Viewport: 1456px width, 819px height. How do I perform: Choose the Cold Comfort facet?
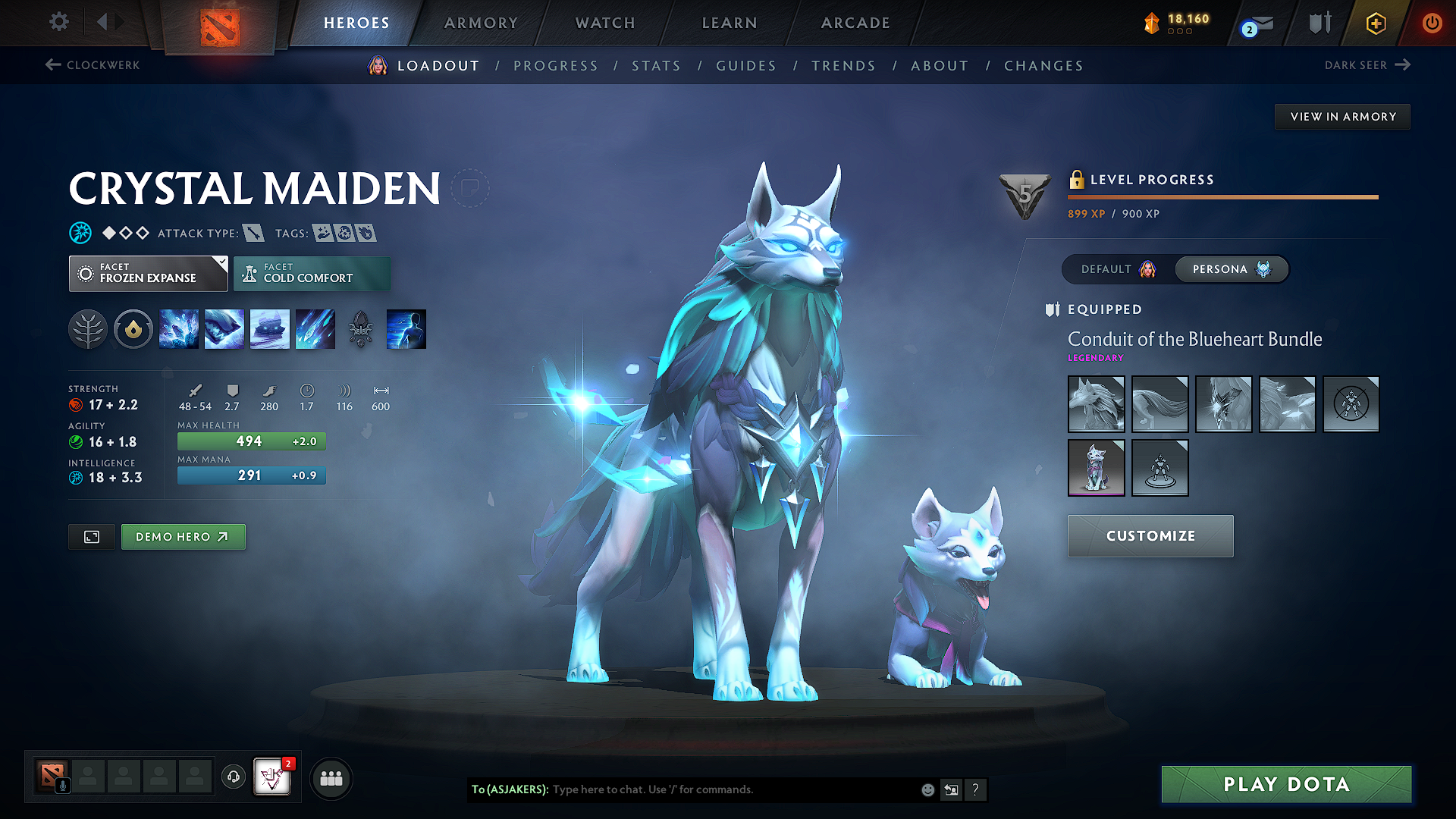tap(312, 274)
